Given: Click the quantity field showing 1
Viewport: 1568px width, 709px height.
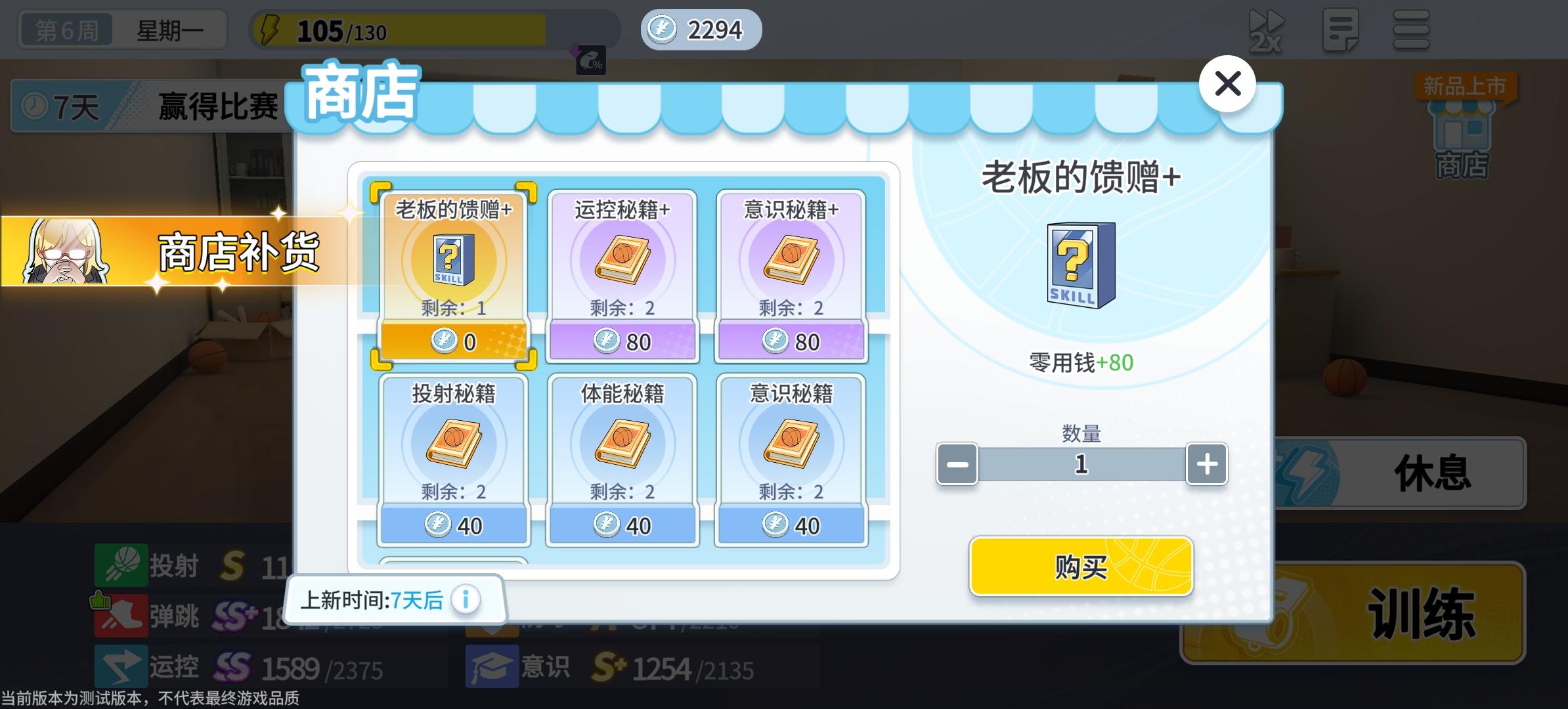Looking at the screenshot, I should 1081,464.
